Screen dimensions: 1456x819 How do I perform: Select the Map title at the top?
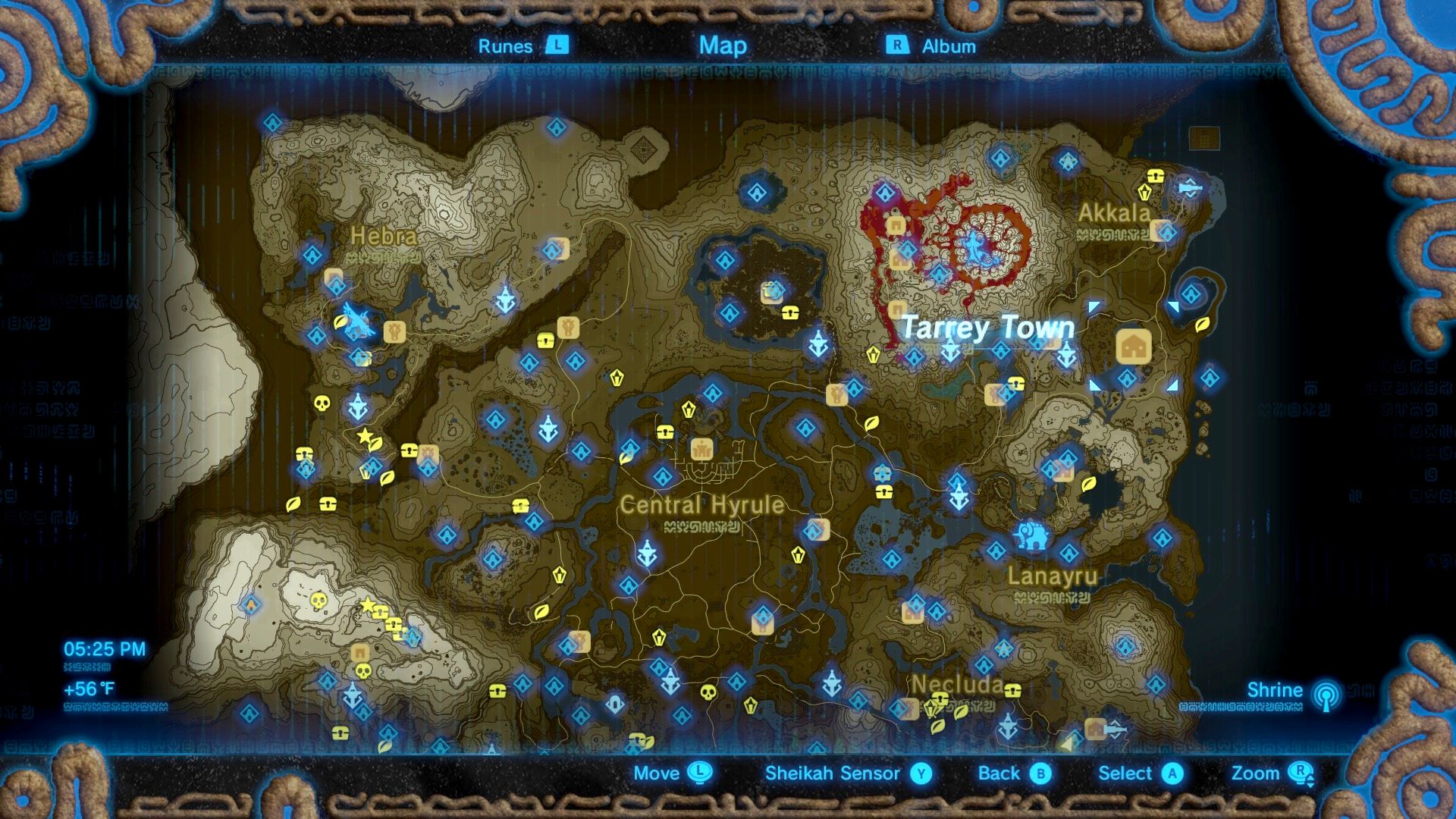[723, 46]
